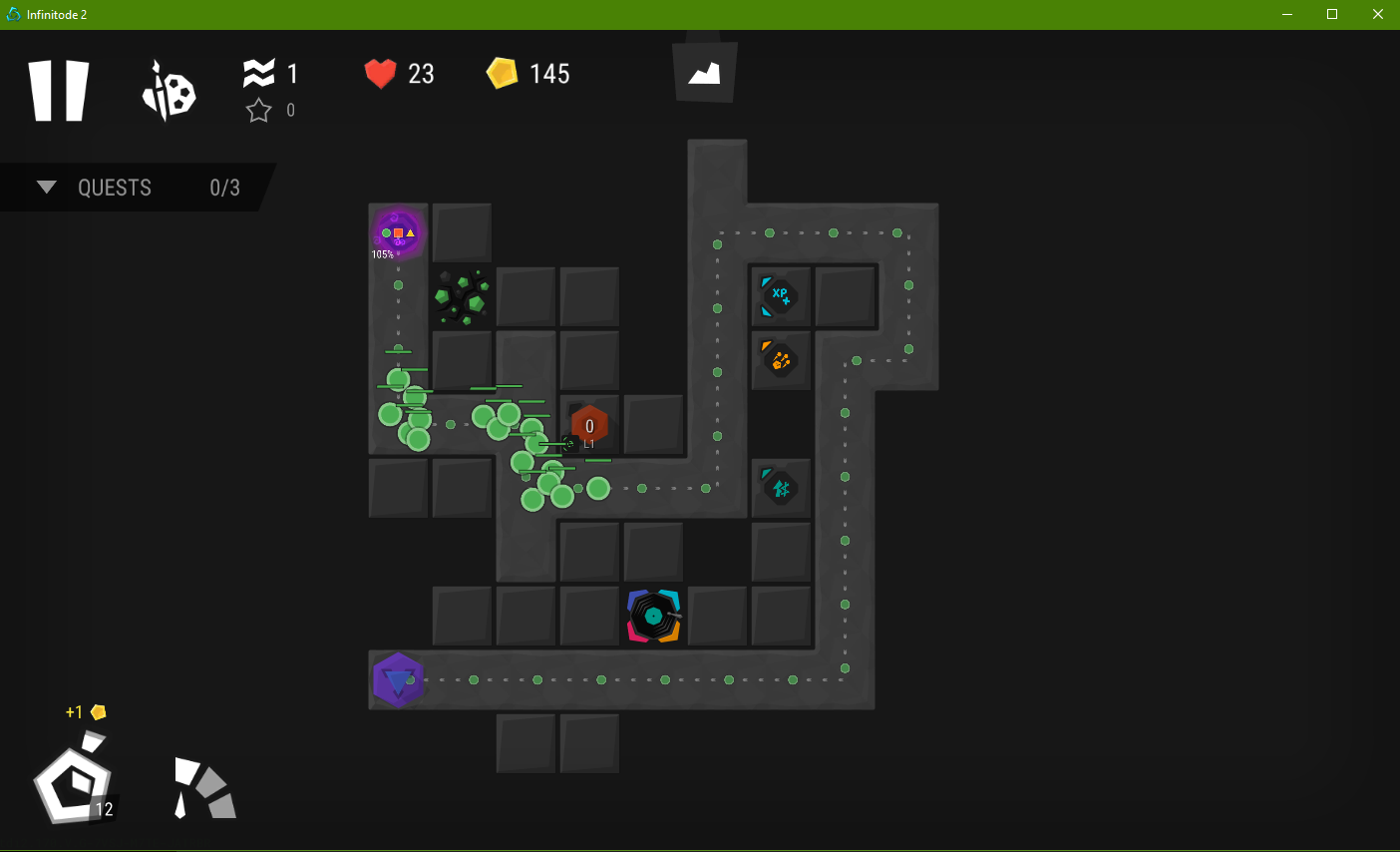Select the colorful vinyl record music tile
Viewport: 1400px width, 852px height.
point(653,616)
